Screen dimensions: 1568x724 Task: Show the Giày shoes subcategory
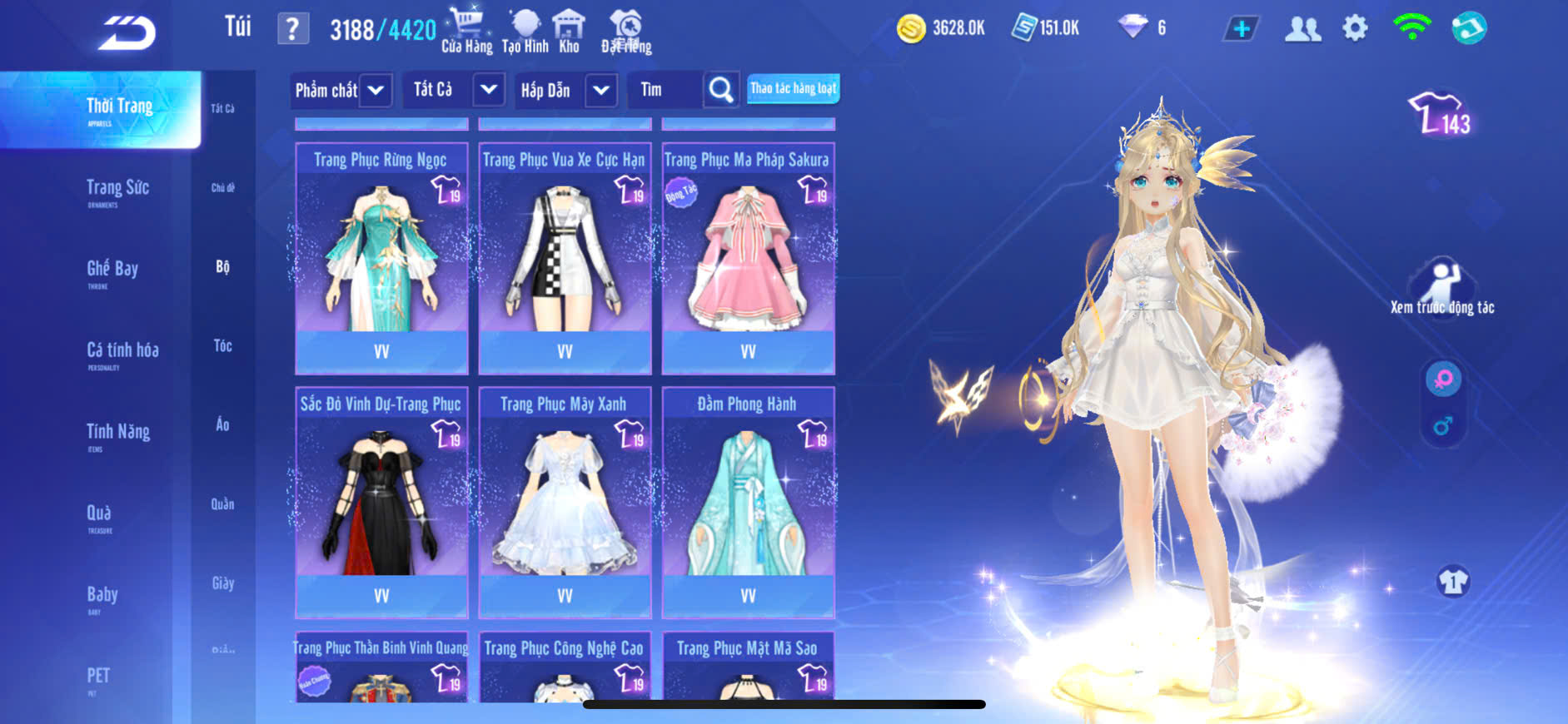(x=222, y=583)
